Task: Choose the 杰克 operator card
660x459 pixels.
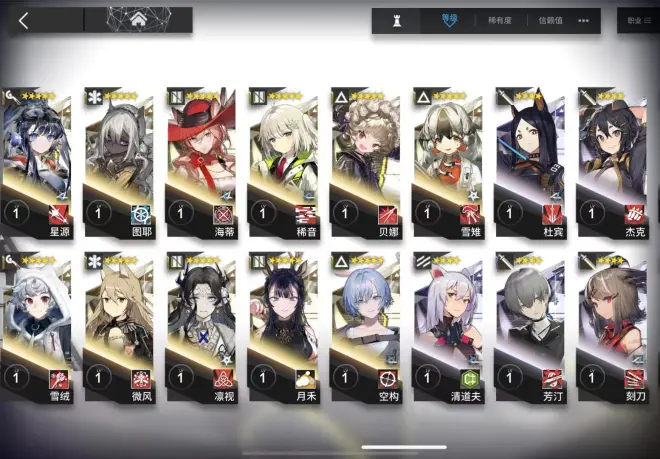Action: pyautogui.click(x=611, y=160)
